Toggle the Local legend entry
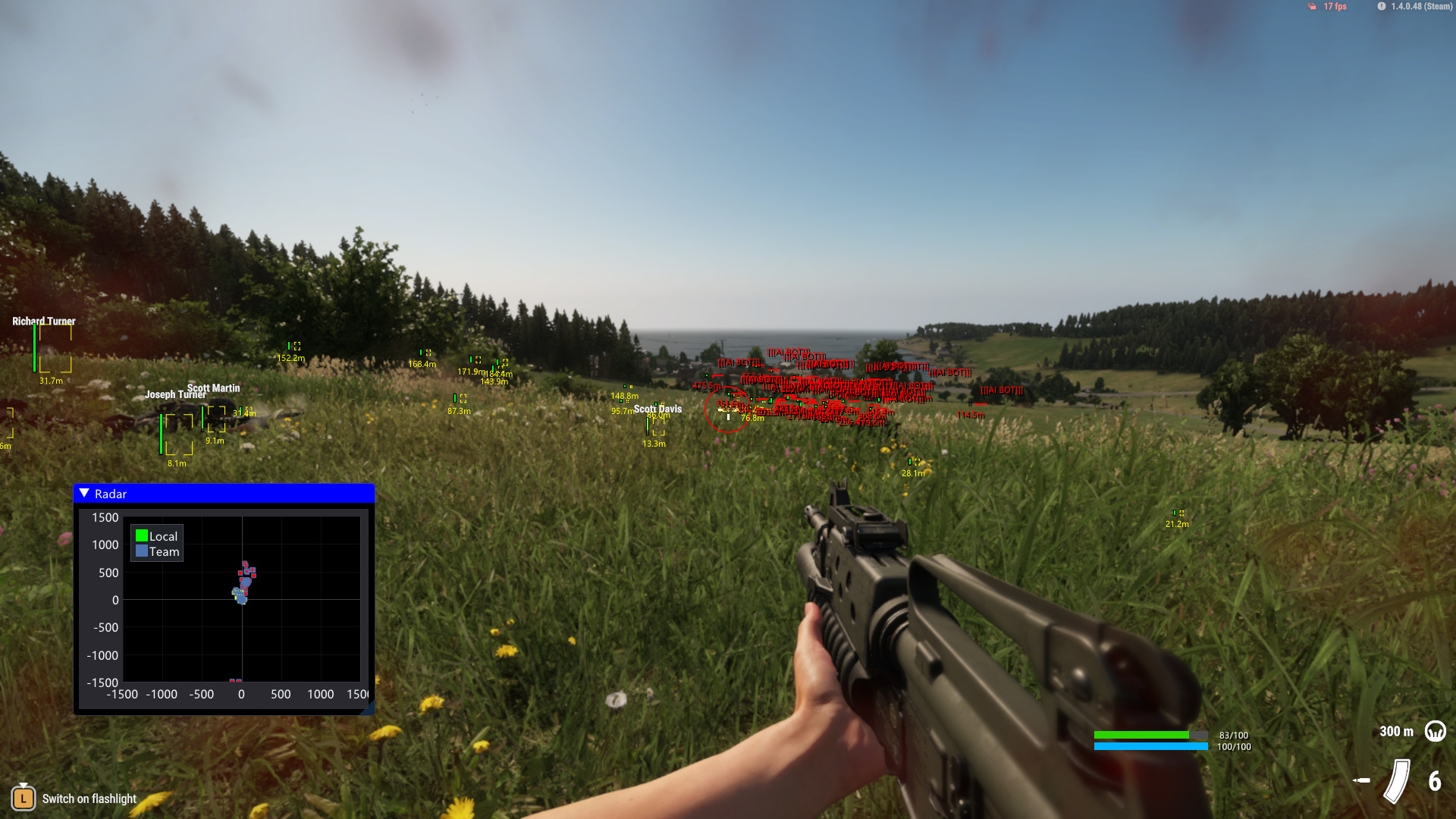Viewport: 1456px width, 819px height. click(x=156, y=536)
